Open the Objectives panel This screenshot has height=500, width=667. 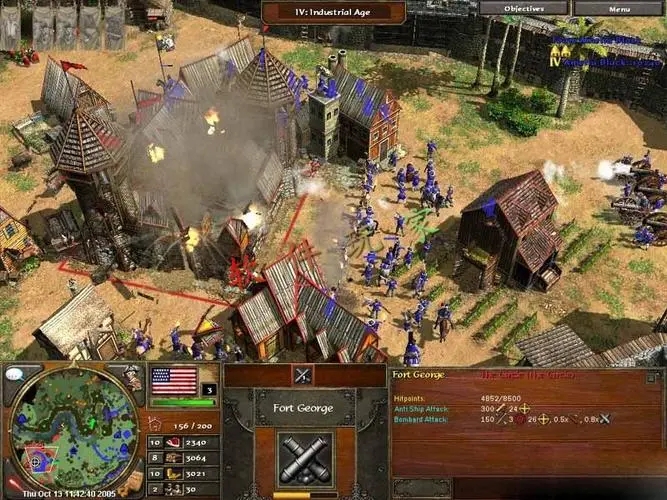pos(523,9)
